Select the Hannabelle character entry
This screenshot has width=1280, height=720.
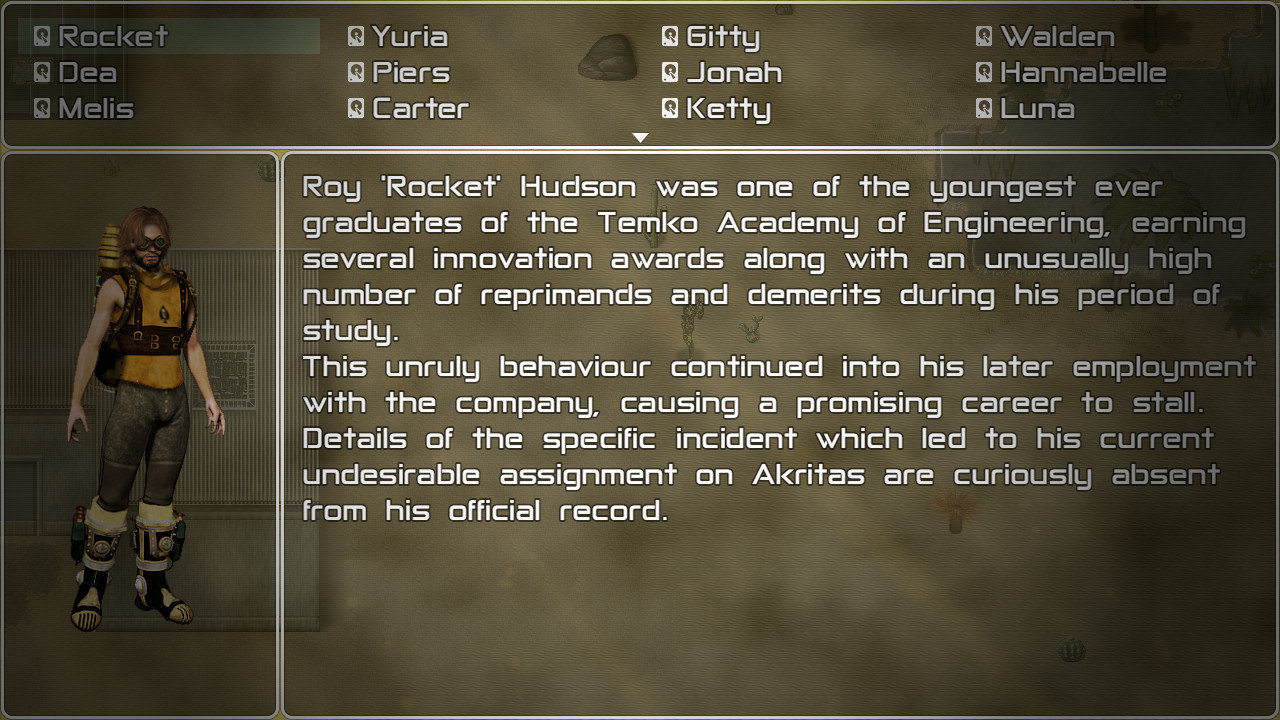click(x=1070, y=72)
